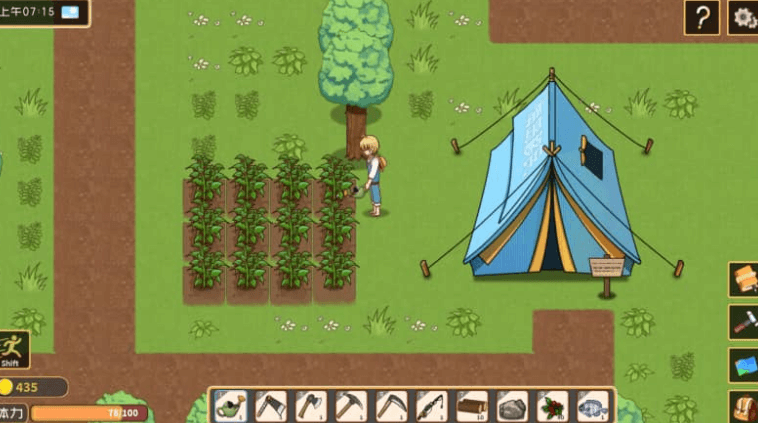
Task: Show the map icon panel
Action: [x=744, y=365]
